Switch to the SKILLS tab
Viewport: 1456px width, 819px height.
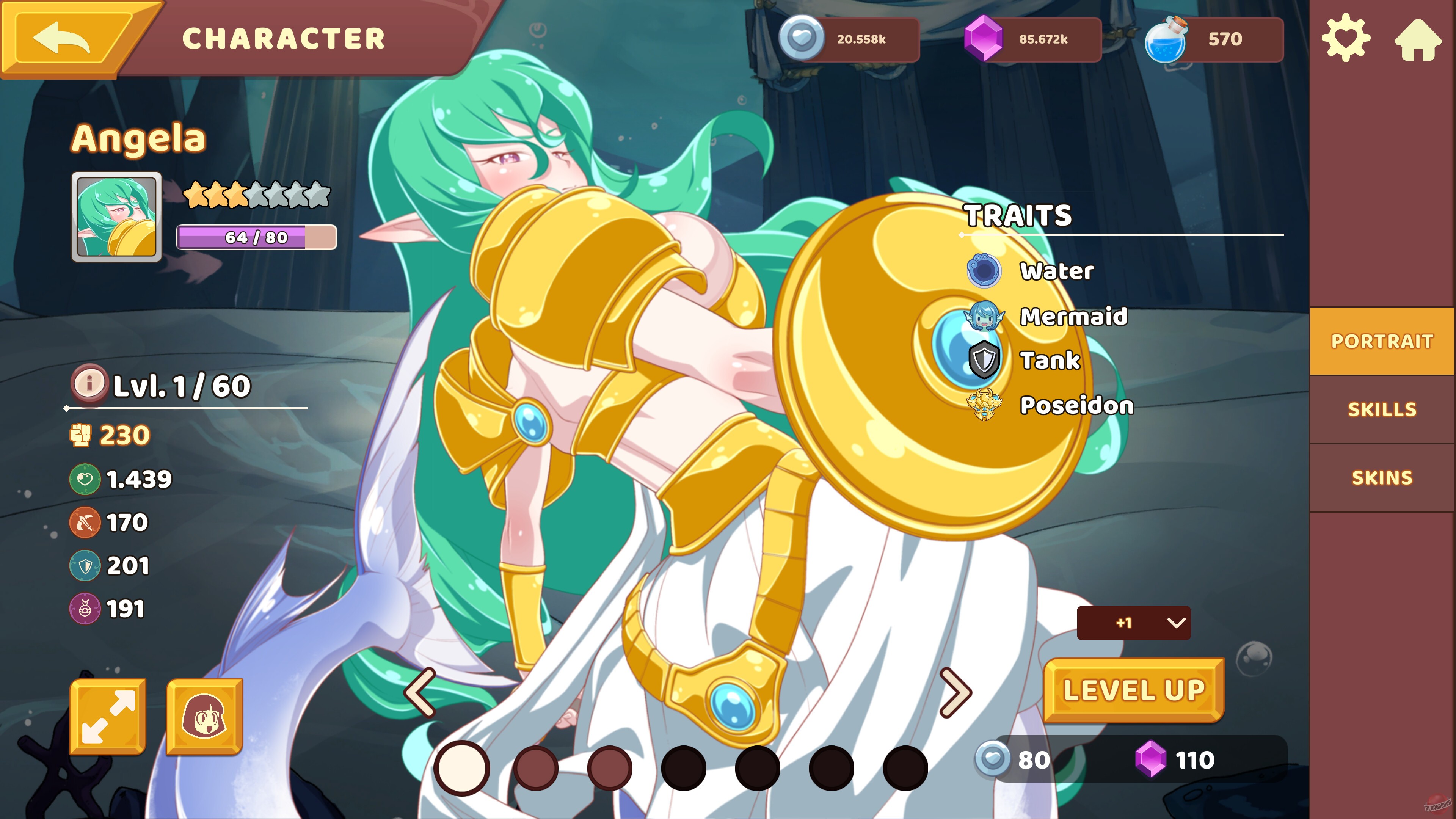pyautogui.click(x=1382, y=409)
